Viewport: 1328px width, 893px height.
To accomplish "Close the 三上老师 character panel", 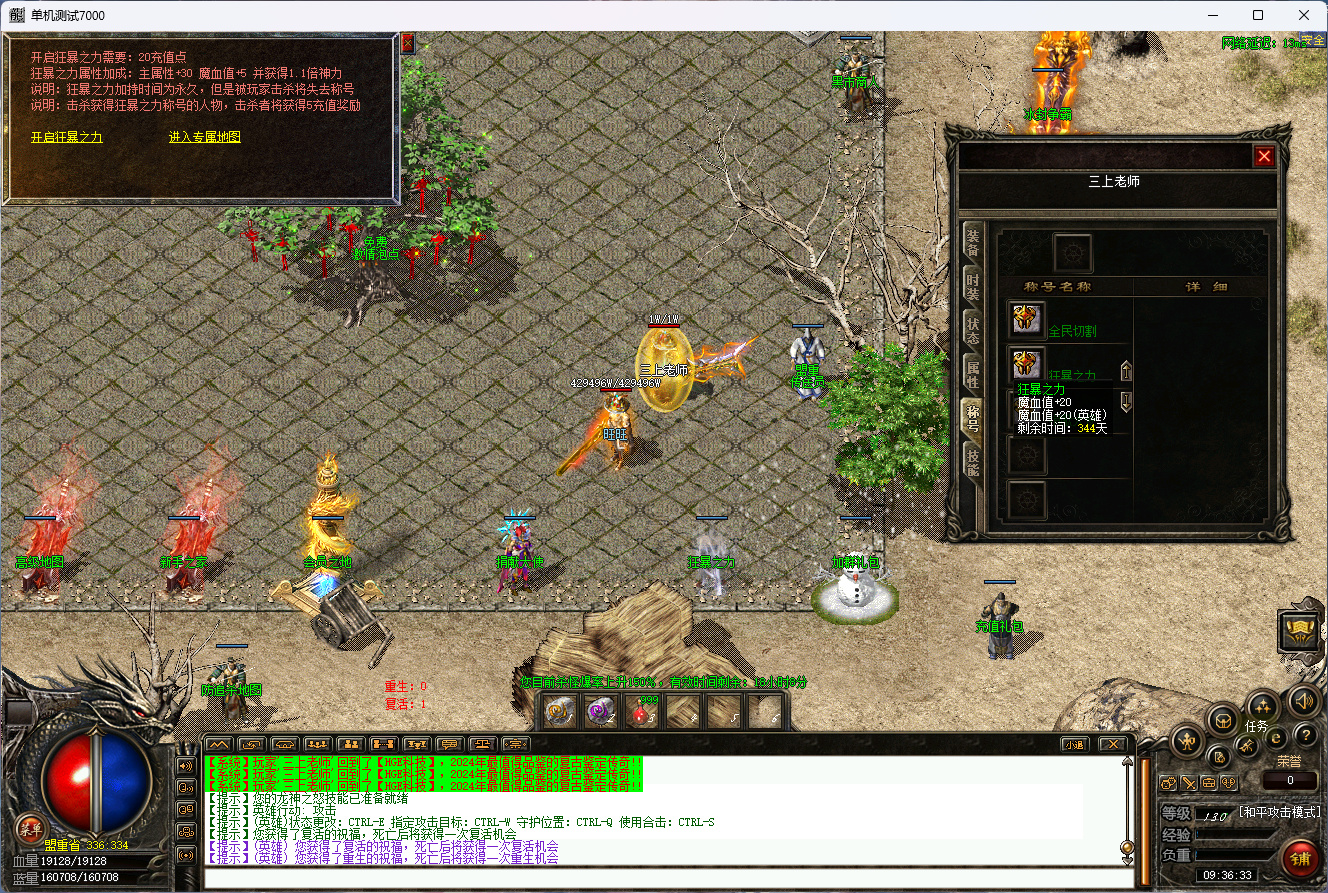I will [x=1264, y=157].
